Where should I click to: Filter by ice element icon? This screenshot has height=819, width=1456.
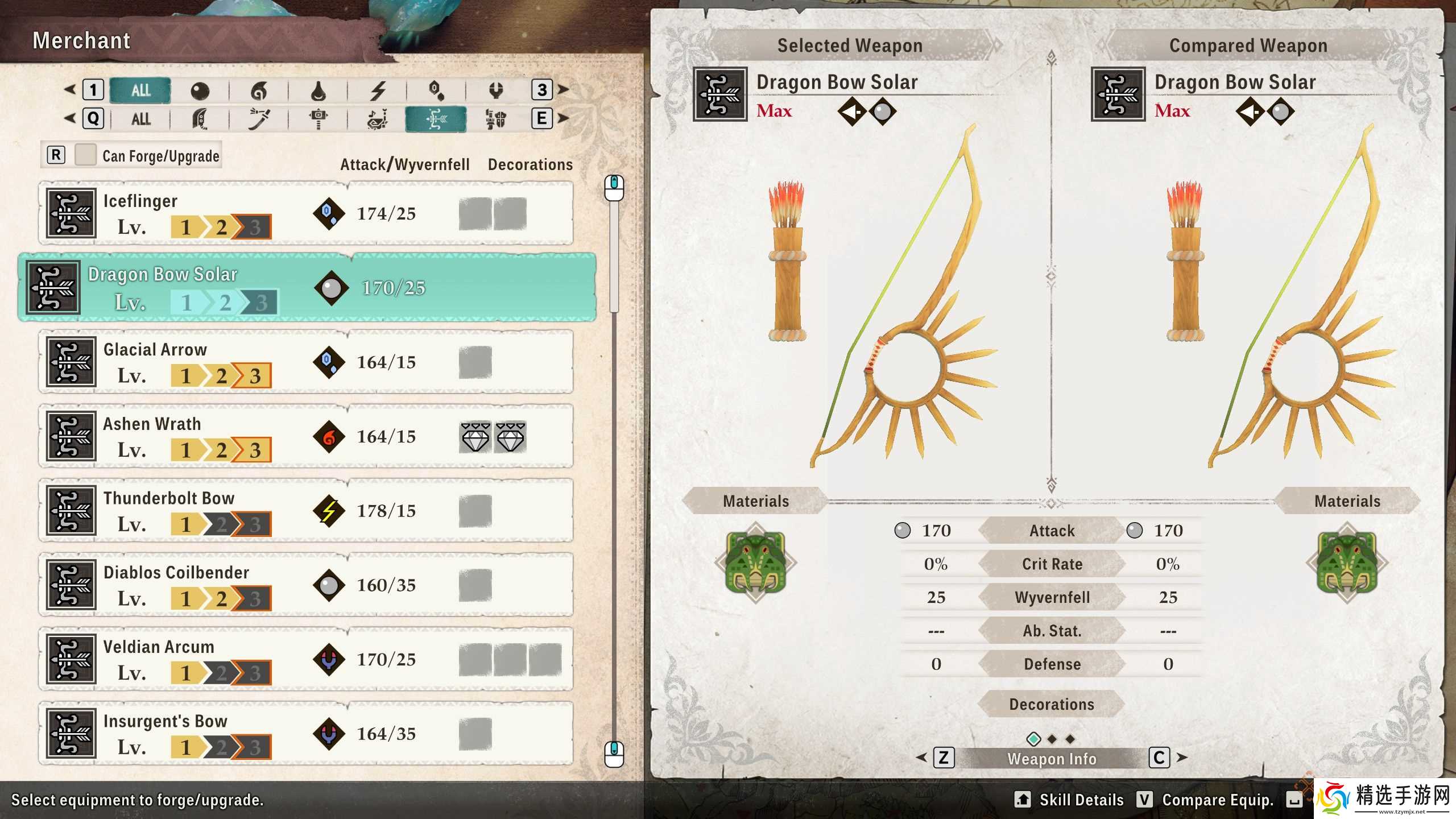click(436, 90)
